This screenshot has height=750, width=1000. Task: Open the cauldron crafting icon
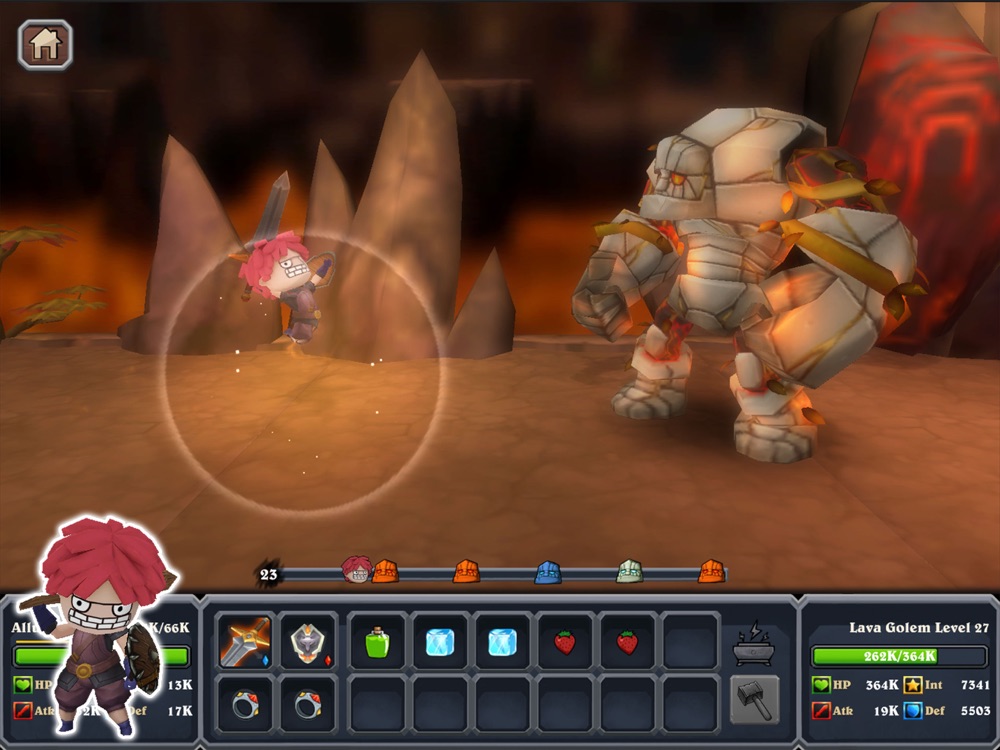754,643
